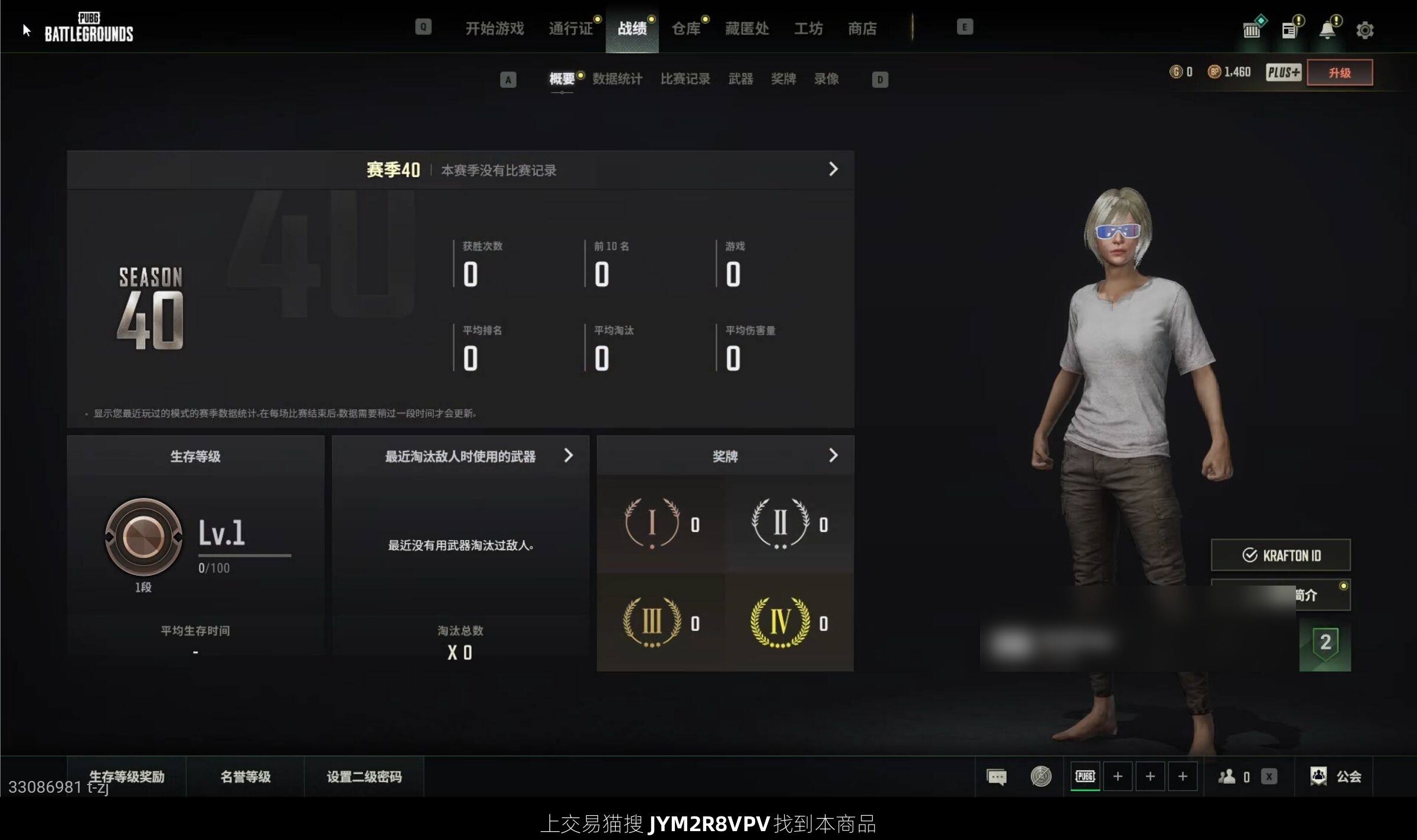This screenshot has height=840, width=1417.
Task: Open the 公会 guild button
Action: click(x=1336, y=776)
